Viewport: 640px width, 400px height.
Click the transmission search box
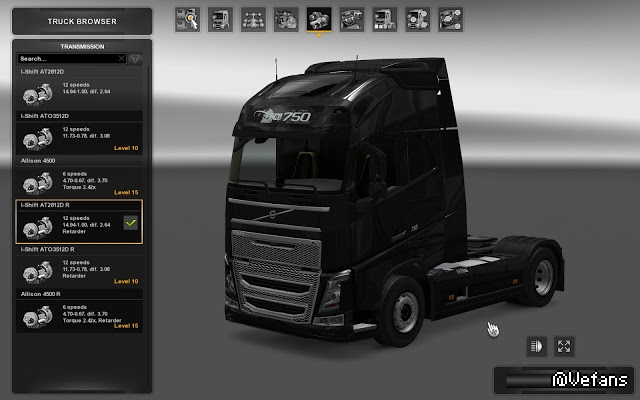coord(66,59)
